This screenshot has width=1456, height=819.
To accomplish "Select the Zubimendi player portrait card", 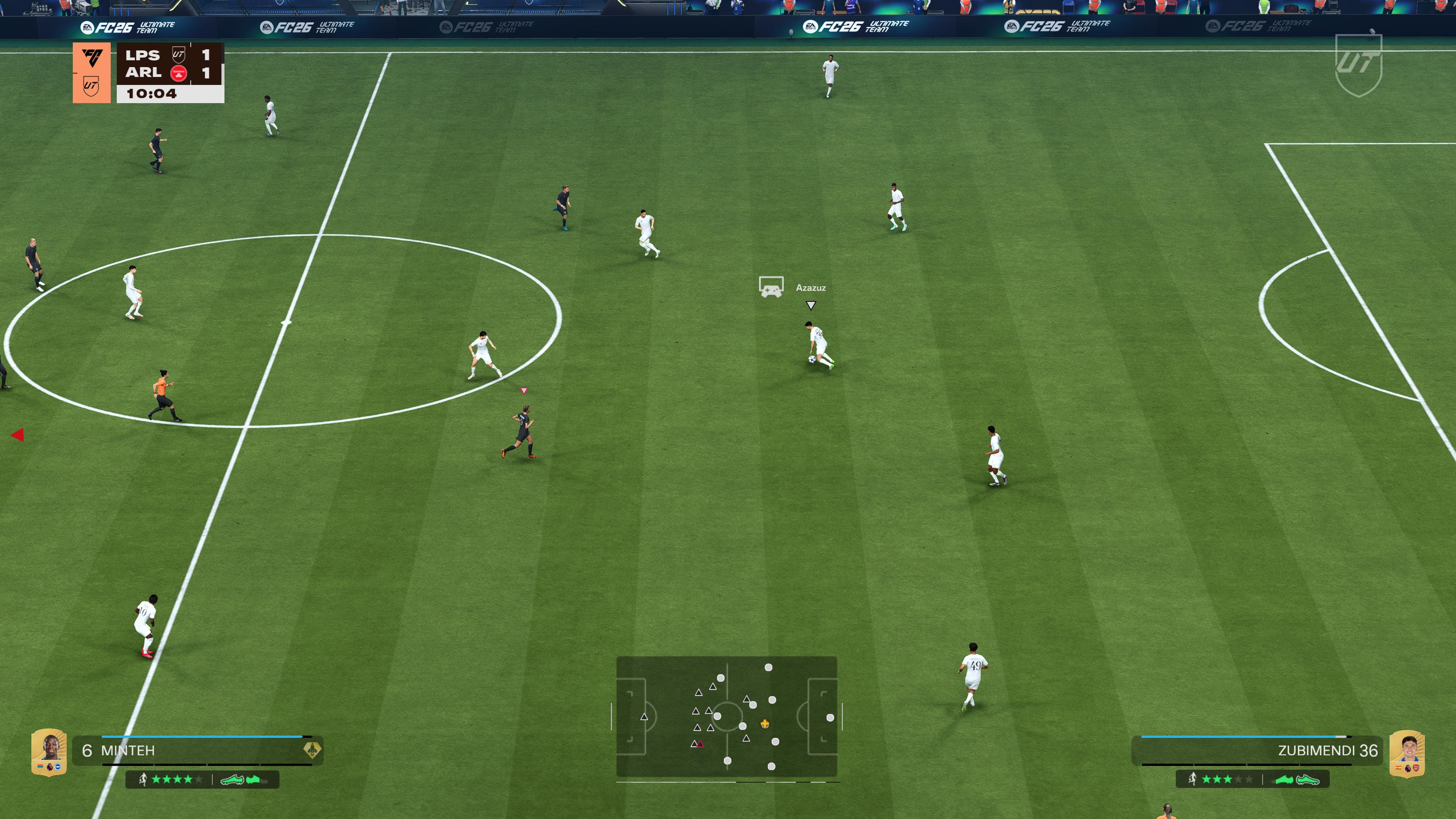I will [x=1406, y=753].
